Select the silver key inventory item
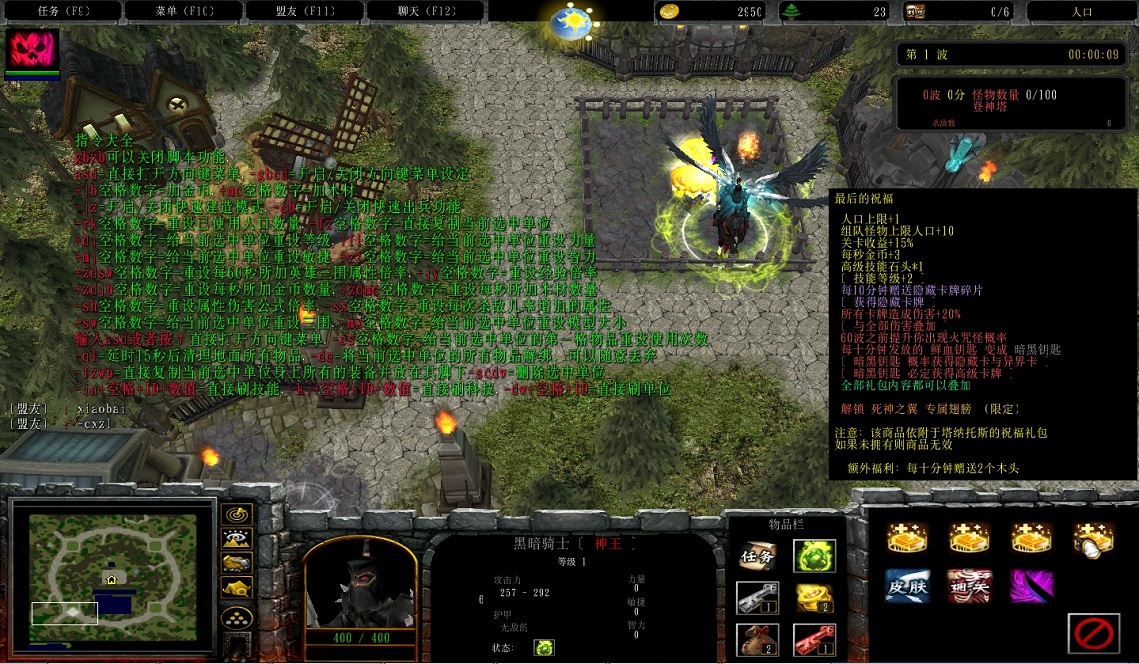This screenshot has height=664, width=1139. (x=757, y=598)
